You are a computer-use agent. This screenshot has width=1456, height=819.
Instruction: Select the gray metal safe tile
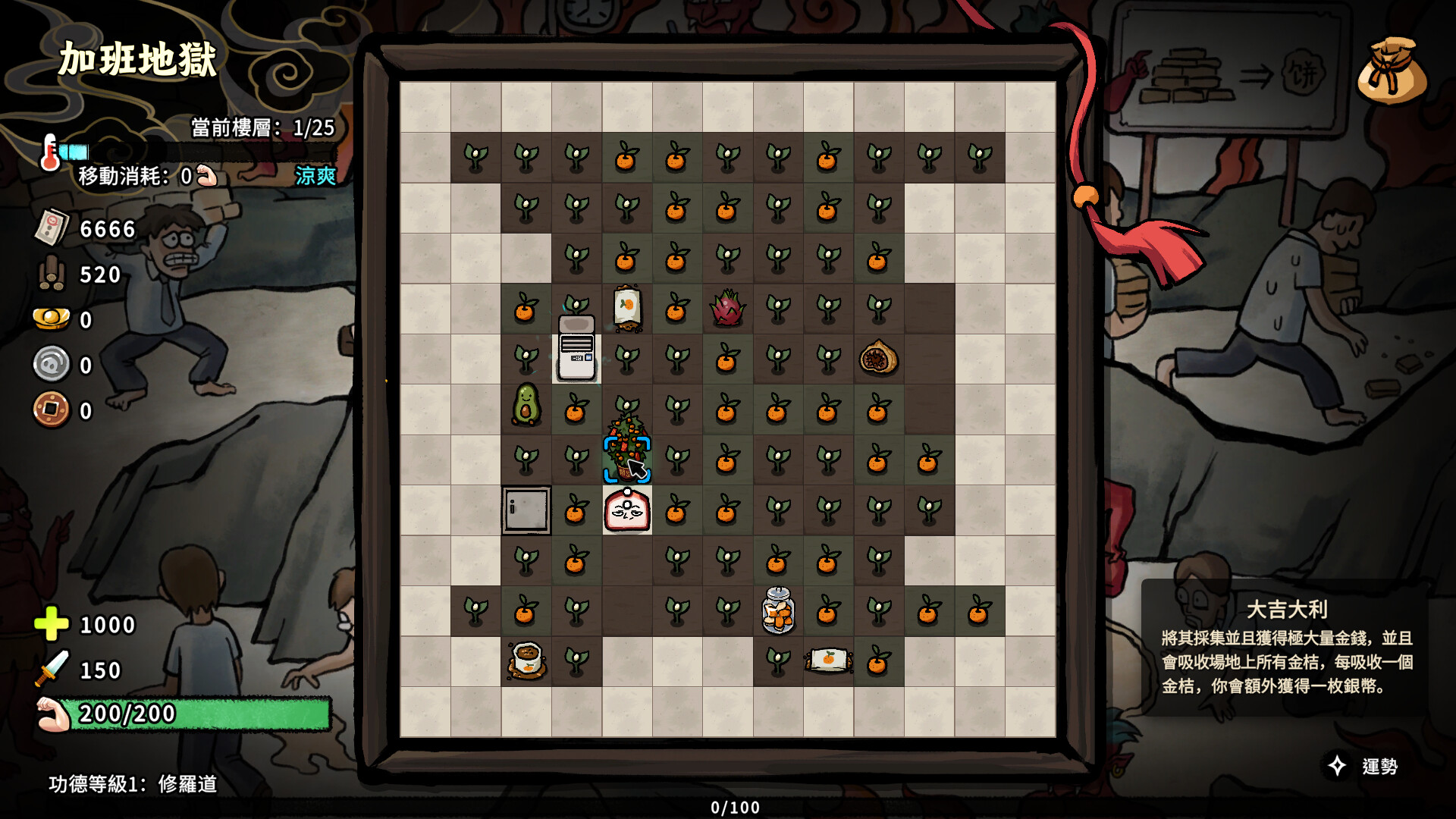pos(526,510)
